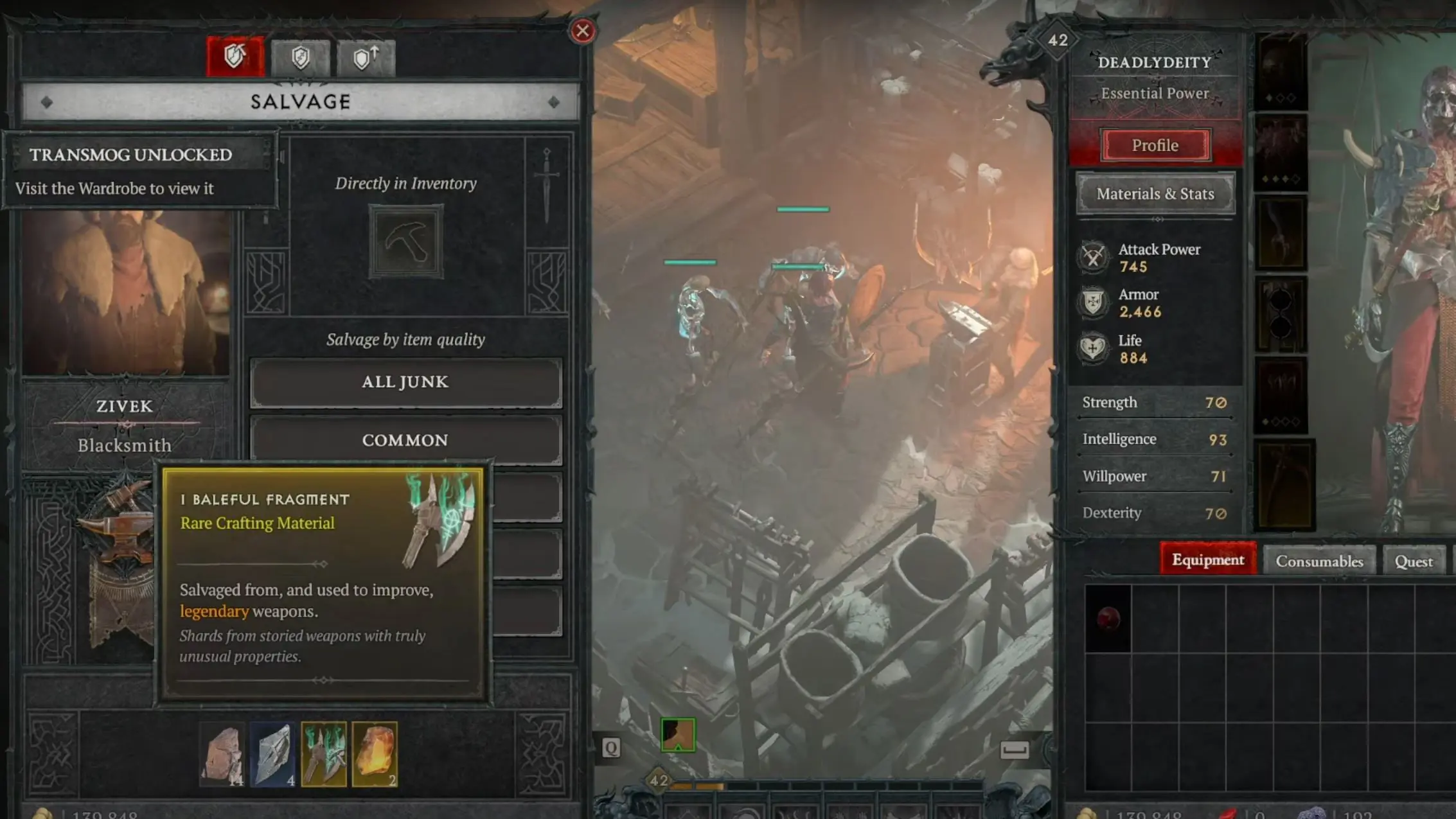The width and height of the screenshot is (1456, 819).
Task: Open the Quest tab
Action: coord(1414,560)
